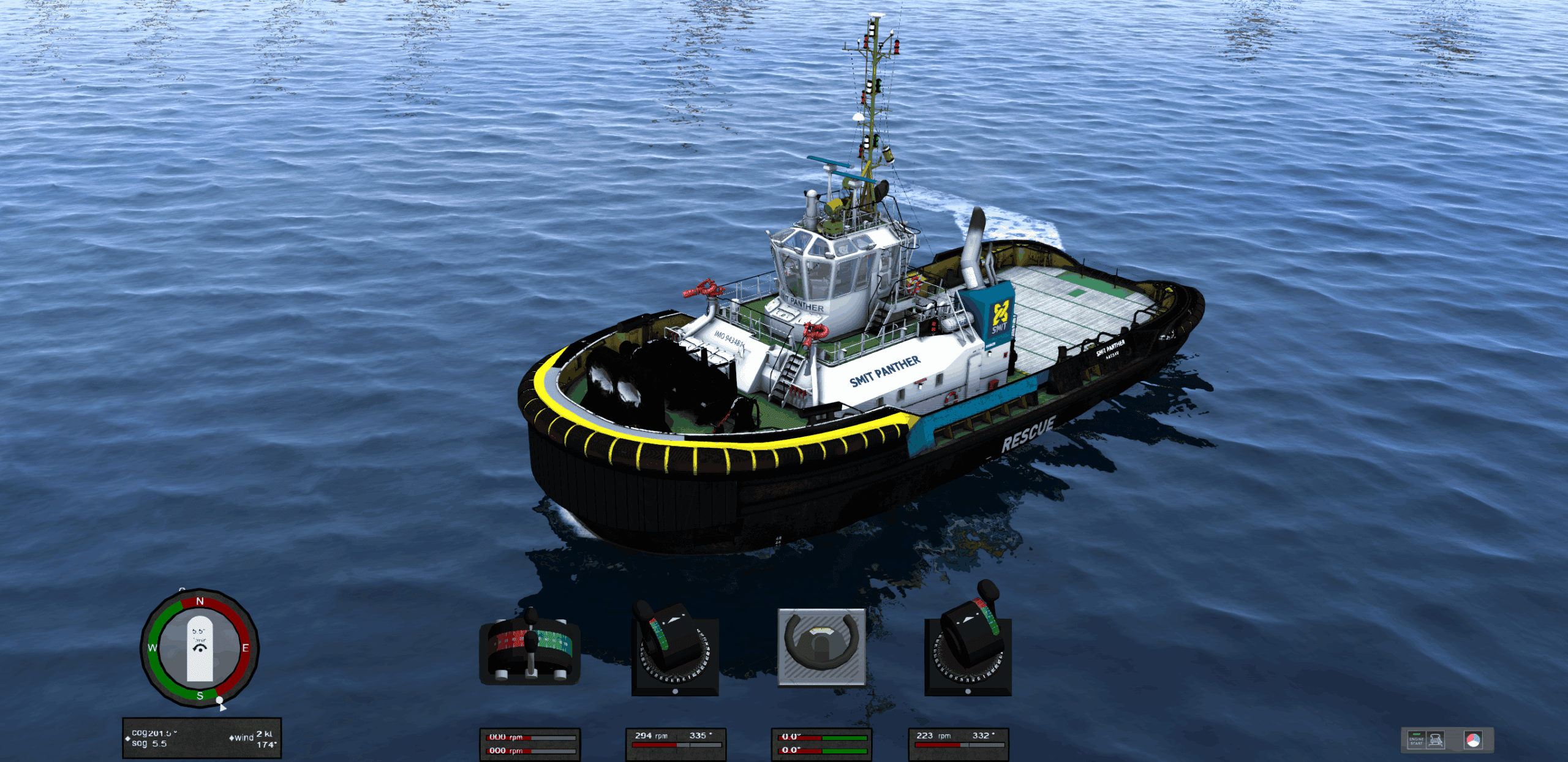Image resolution: width=1568 pixels, height=762 pixels.
Task: Click the steering wheel control
Action: click(821, 647)
